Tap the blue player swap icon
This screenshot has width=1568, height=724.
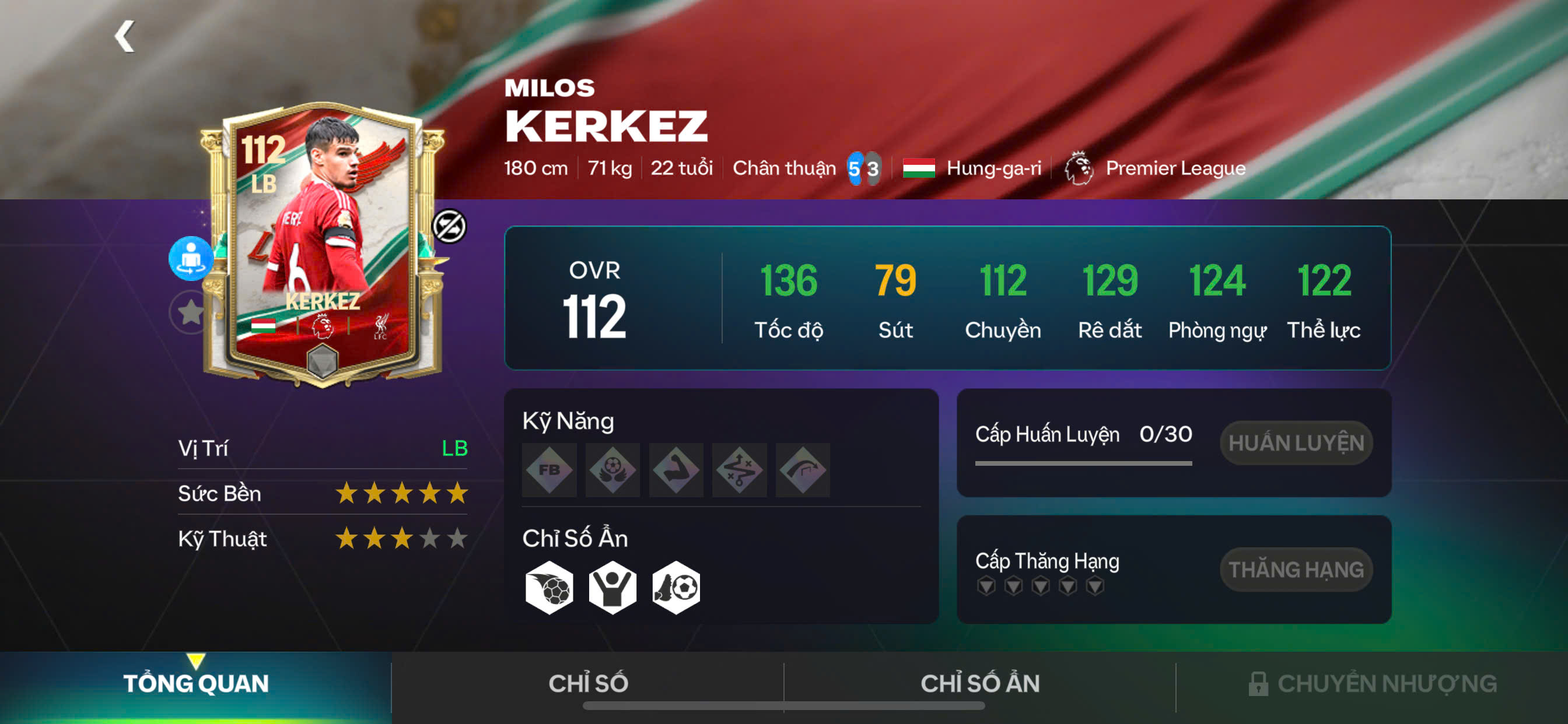coord(191,259)
